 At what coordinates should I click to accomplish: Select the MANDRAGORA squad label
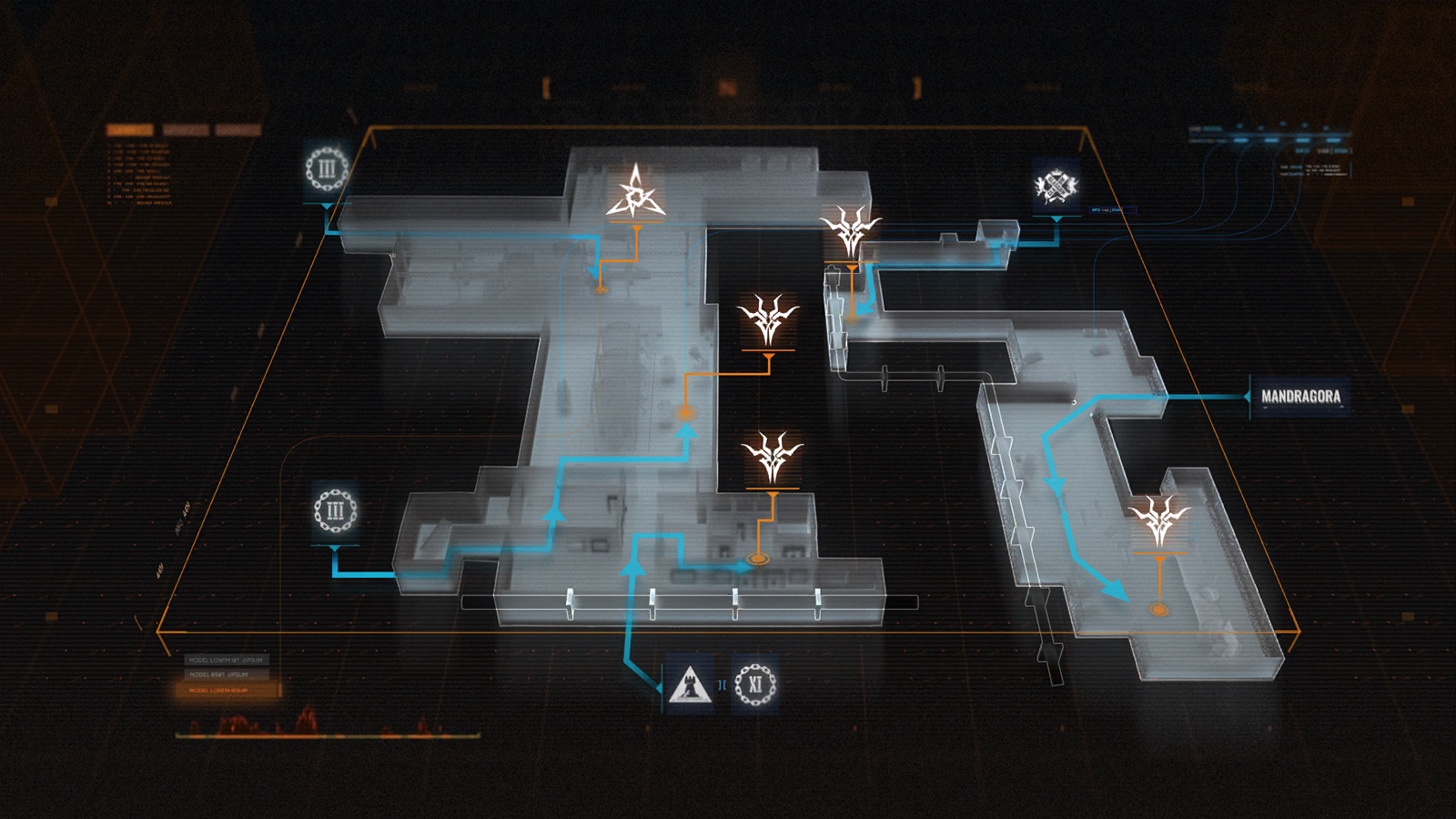[1300, 397]
